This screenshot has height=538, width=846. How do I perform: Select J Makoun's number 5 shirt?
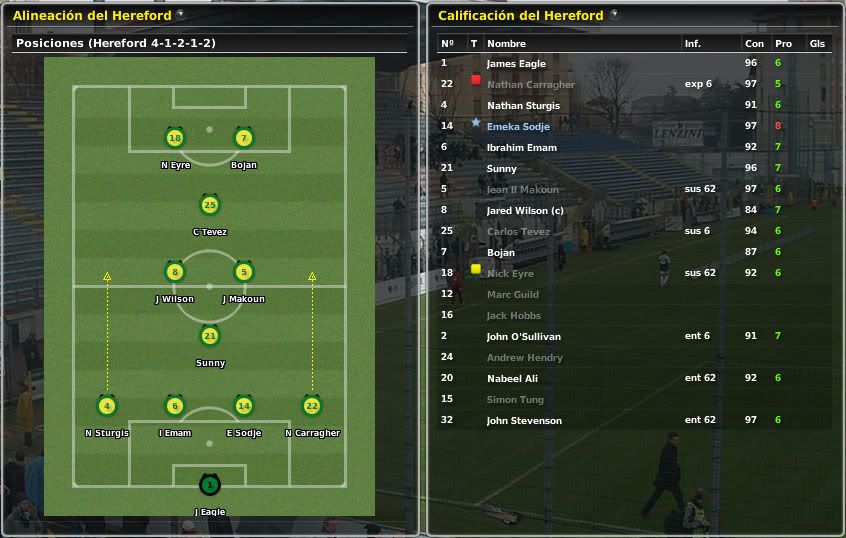point(243,272)
